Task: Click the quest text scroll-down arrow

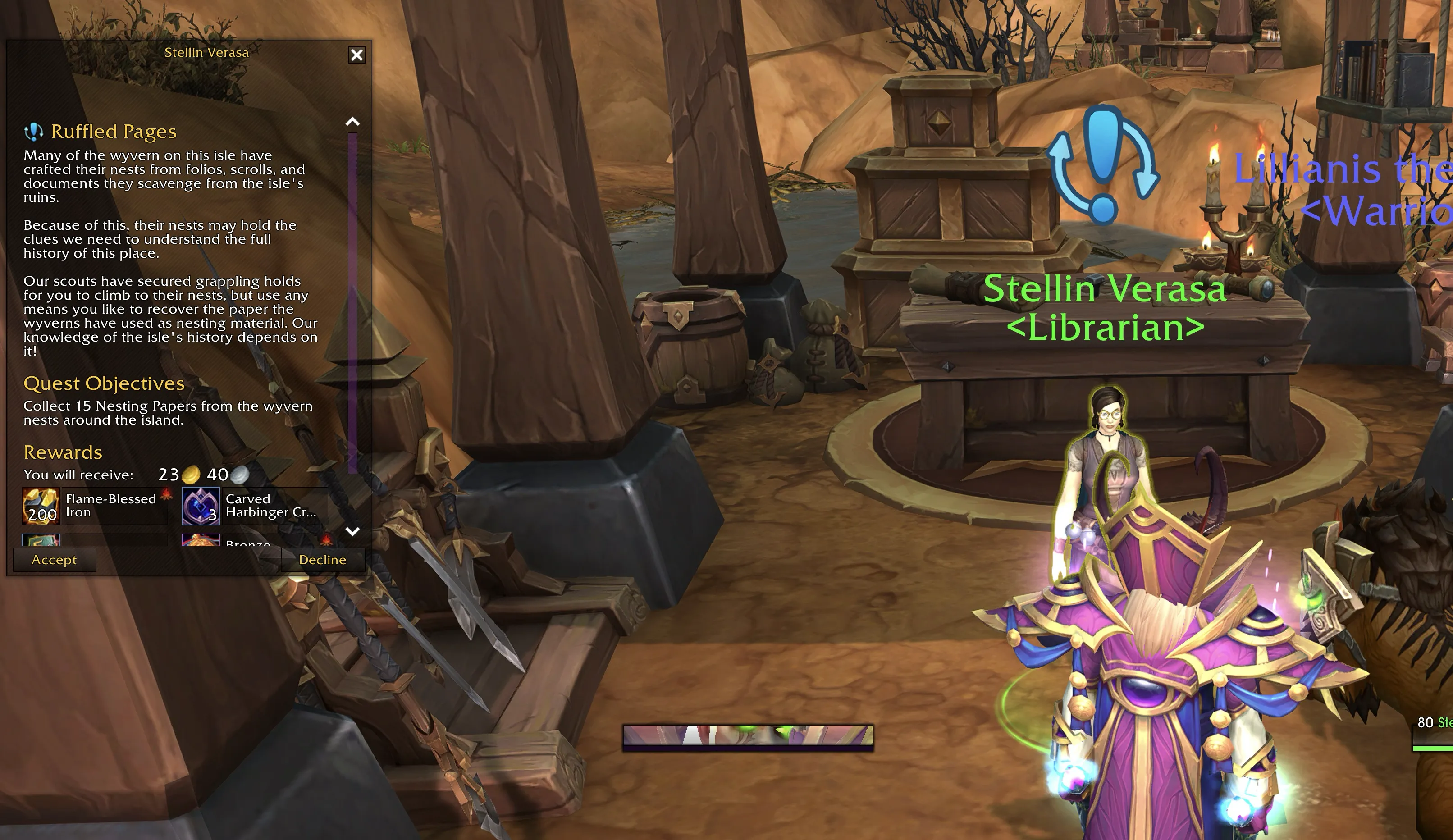Action: (x=352, y=531)
